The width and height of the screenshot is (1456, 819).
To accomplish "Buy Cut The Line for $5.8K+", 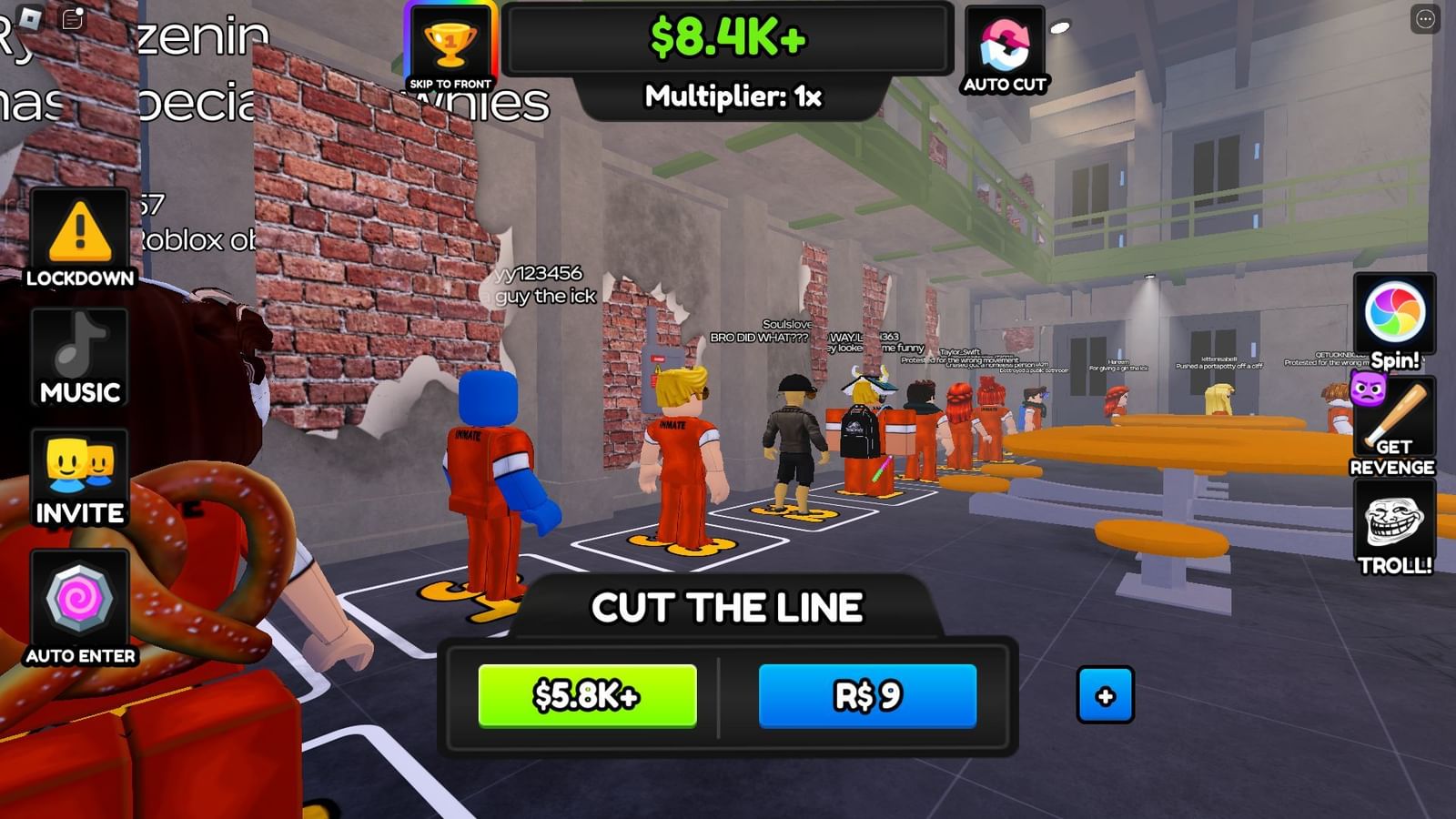I will click(588, 695).
